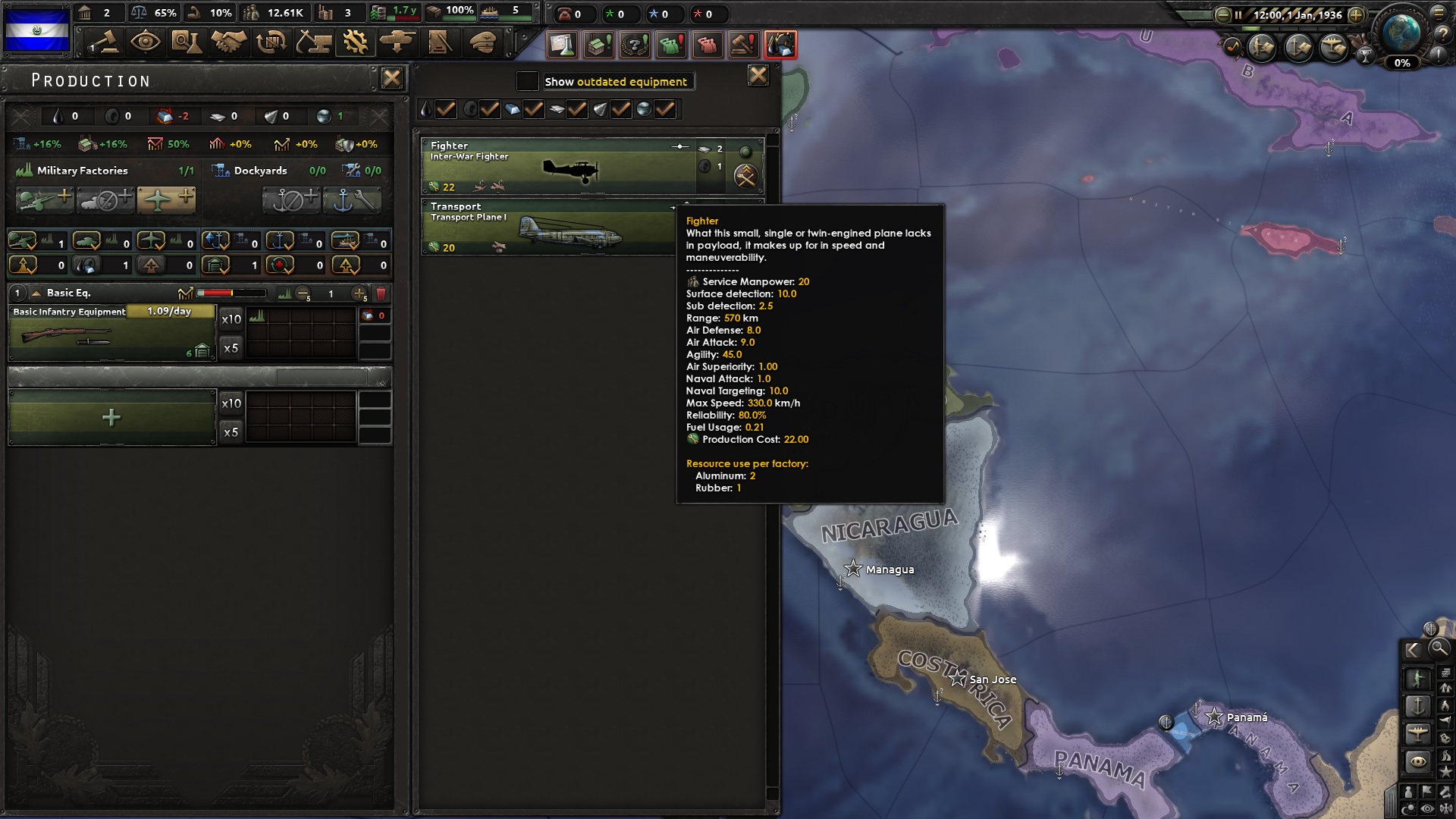Click the upgrade wrench on the Fighter line
Image resolution: width=1456 pixels, height=819 pixels.
(748, 177)
